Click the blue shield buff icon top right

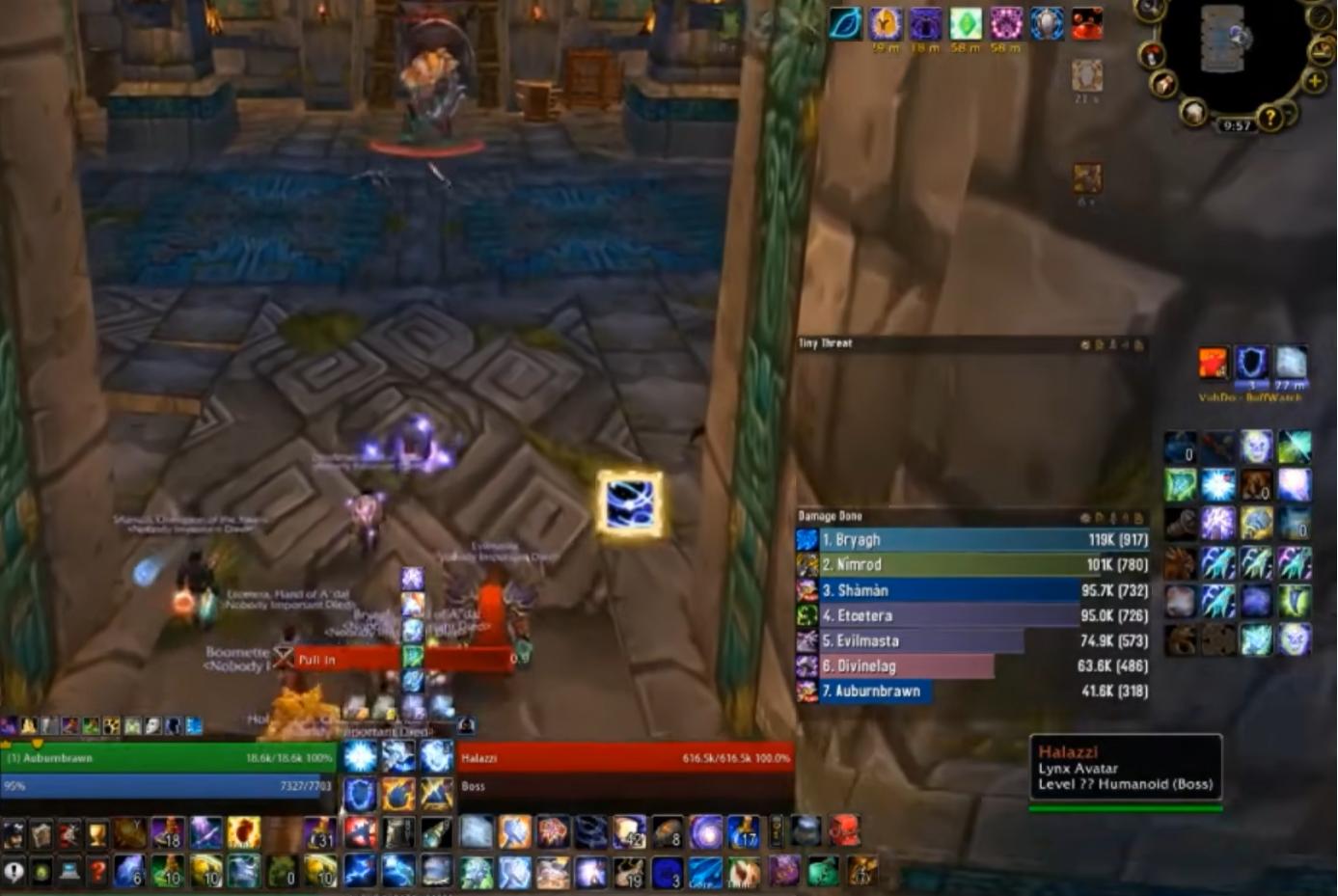coord(1047,24)
